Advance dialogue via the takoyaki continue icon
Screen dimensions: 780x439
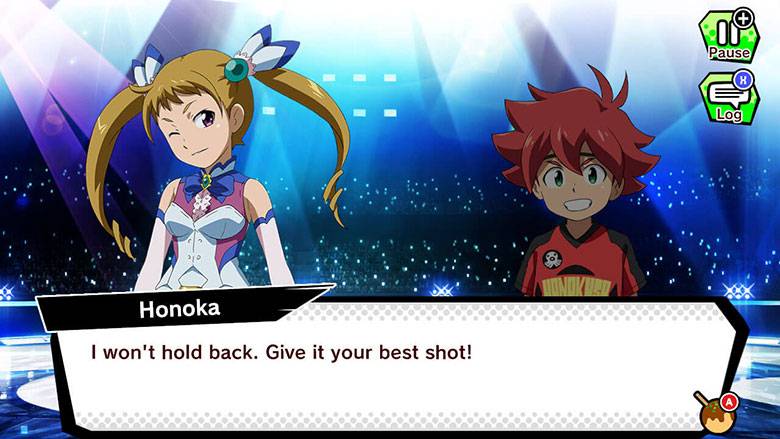(713, 408)
